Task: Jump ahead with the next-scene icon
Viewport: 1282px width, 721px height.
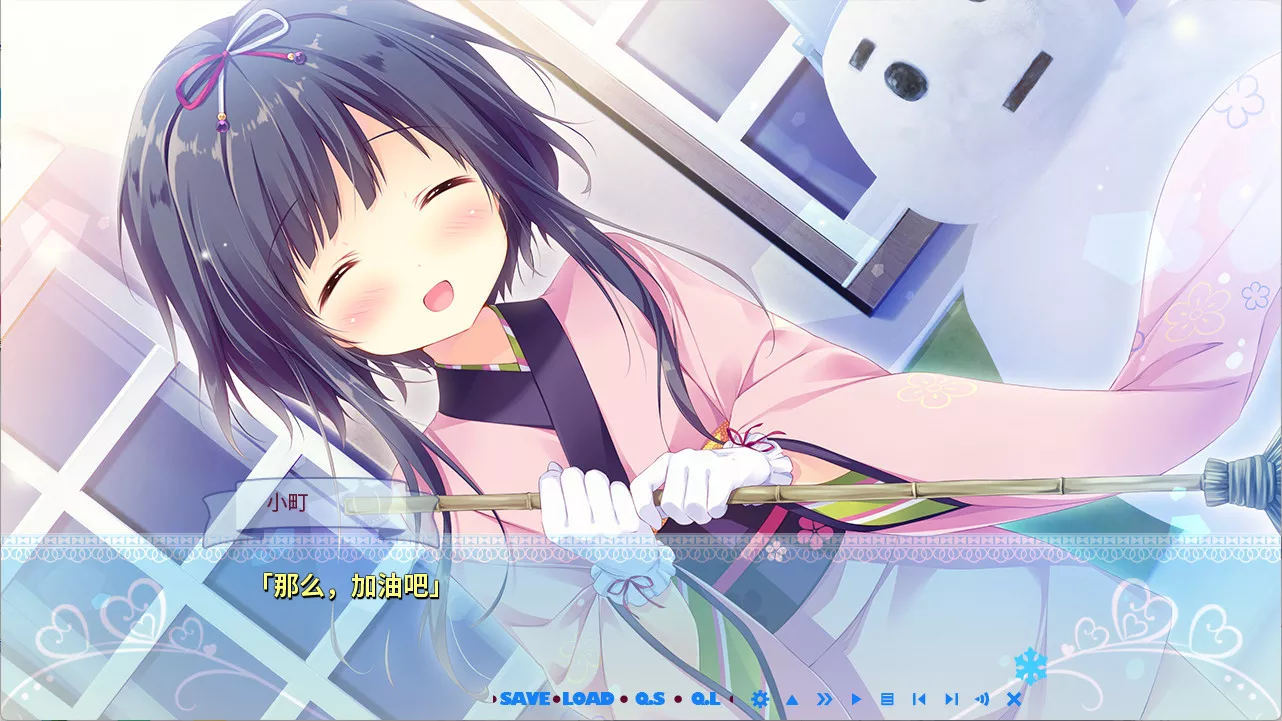Action: (951, 699)
